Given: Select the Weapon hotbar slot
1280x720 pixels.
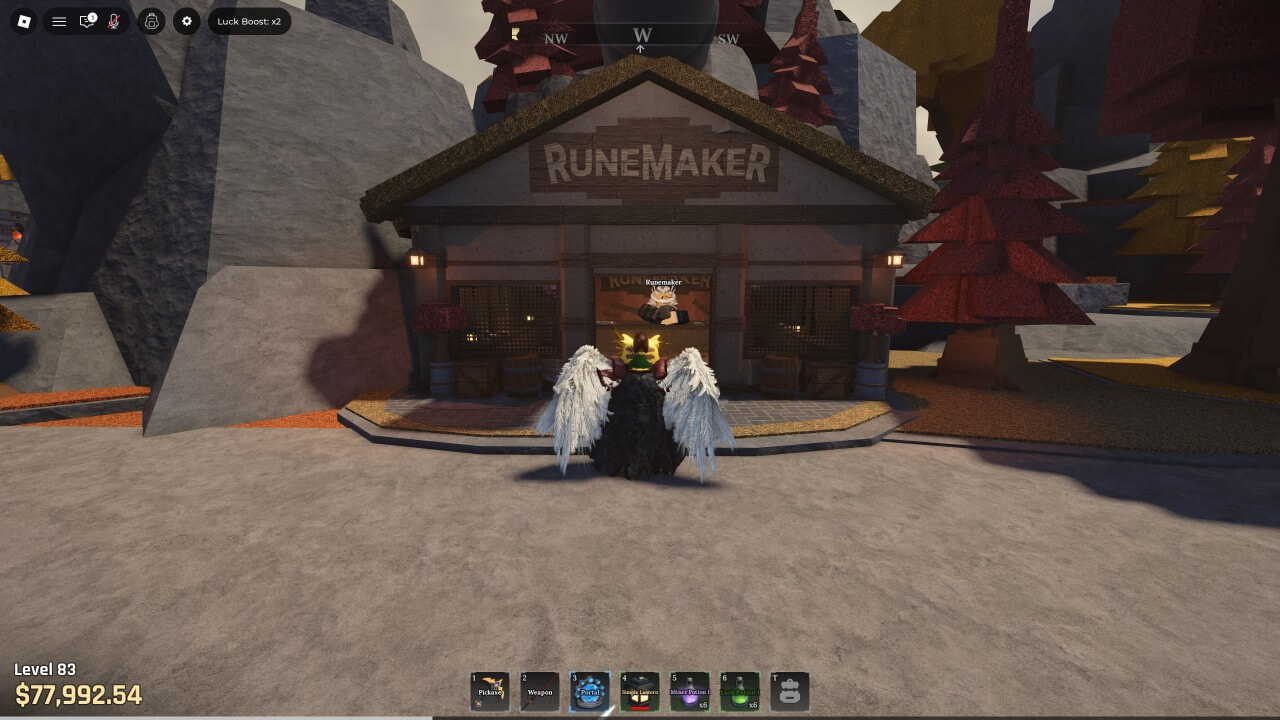Looking at the screenshot, I should [x=540, y=691].
